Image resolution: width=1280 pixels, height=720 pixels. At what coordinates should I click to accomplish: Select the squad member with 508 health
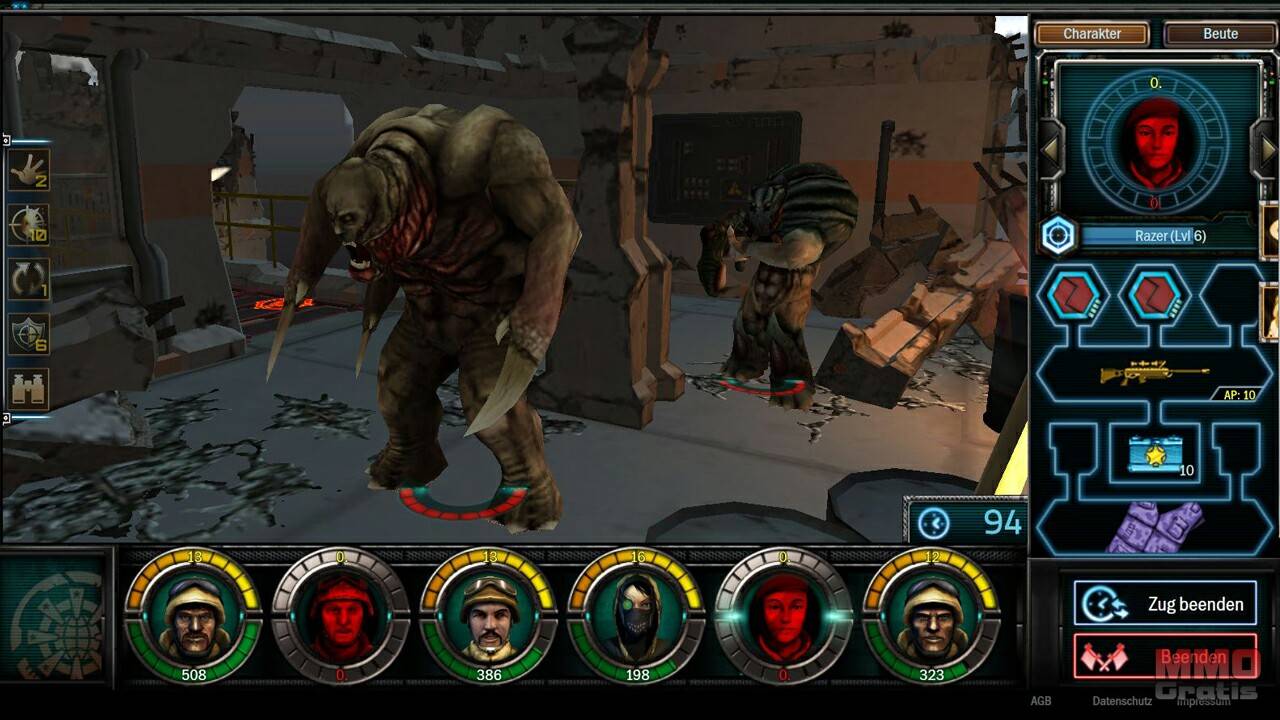(x=193, y=617)
